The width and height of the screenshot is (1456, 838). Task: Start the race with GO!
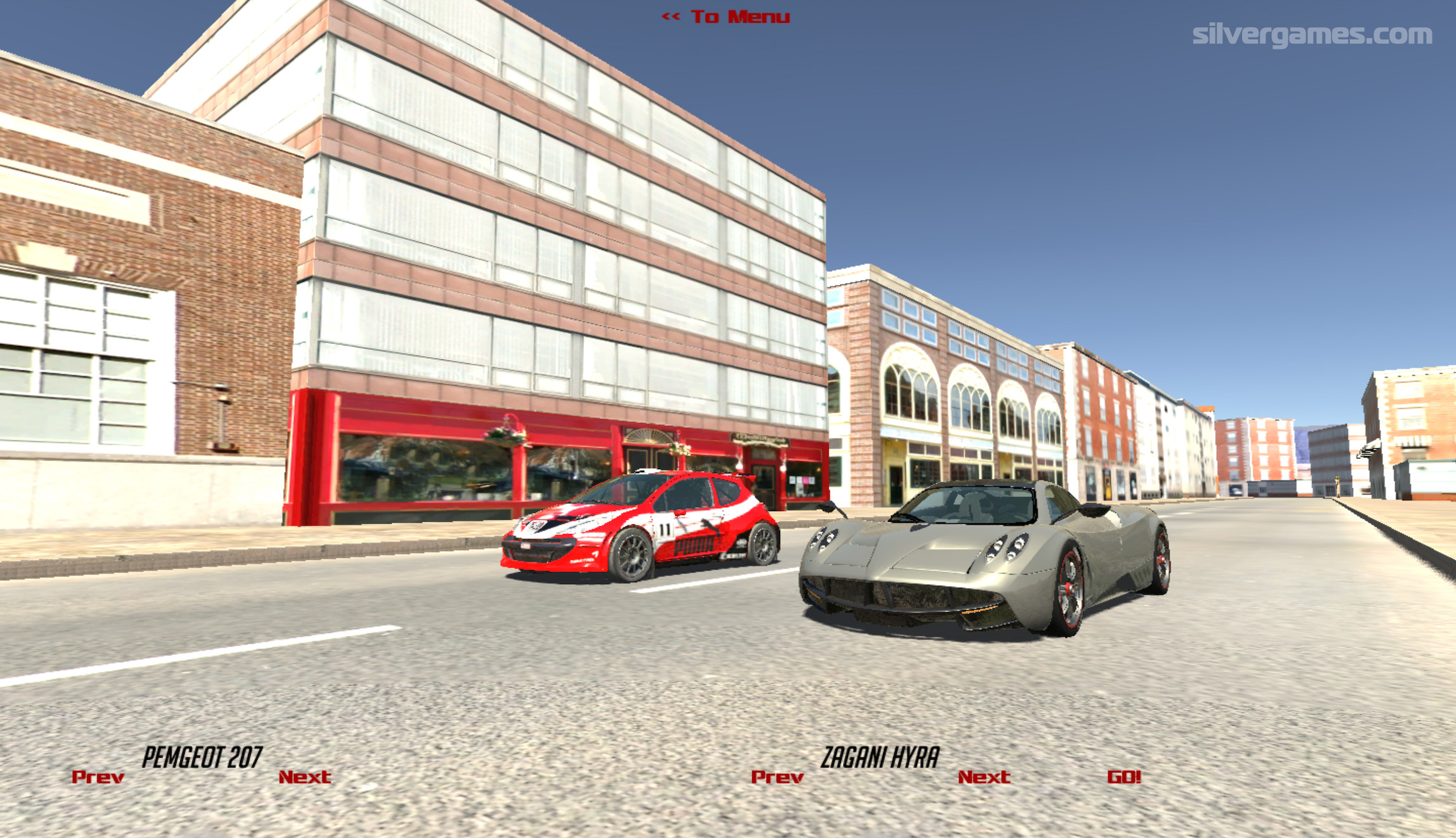pos(1124,777)
